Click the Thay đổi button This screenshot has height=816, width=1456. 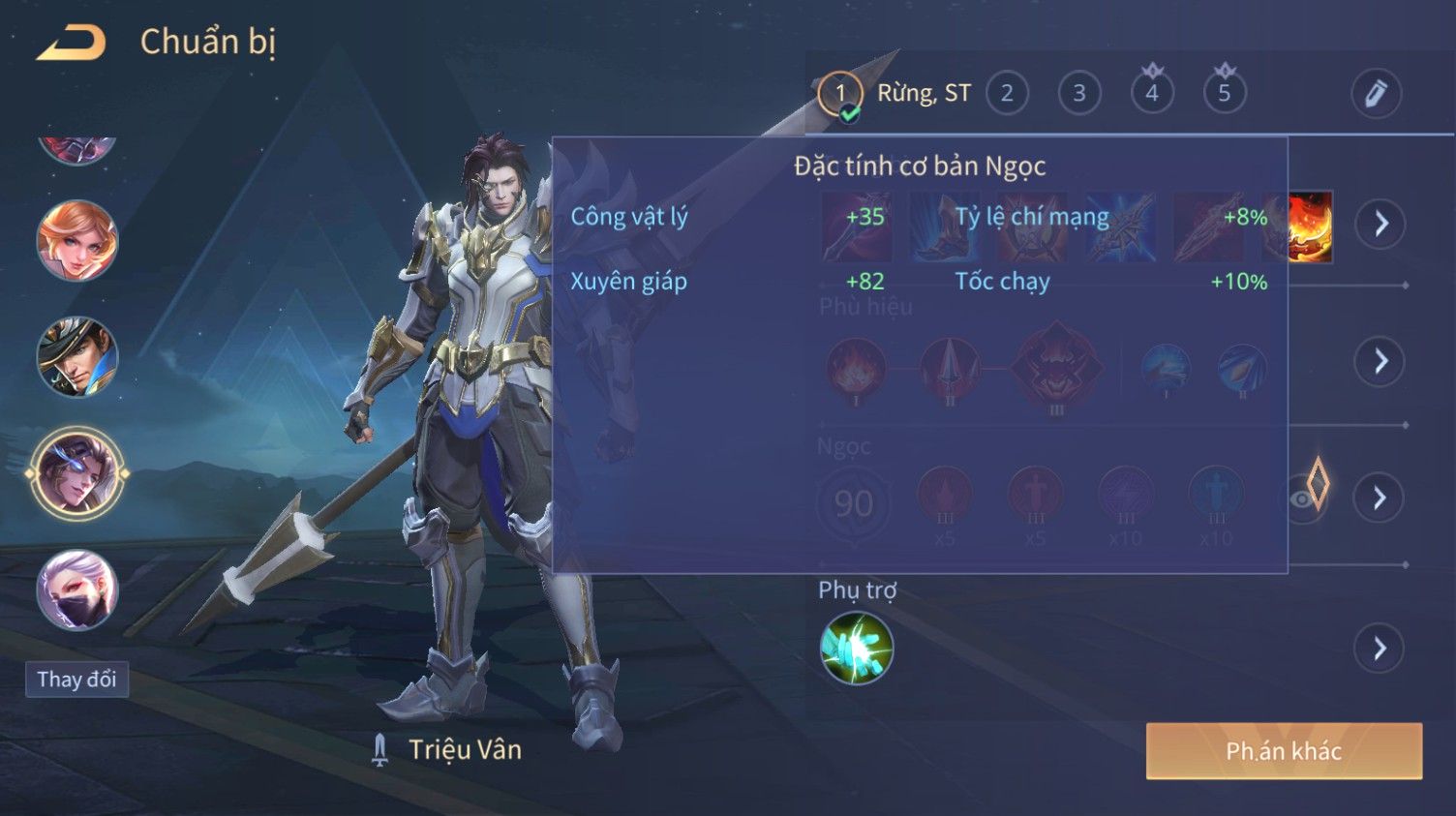coord(76,680)
